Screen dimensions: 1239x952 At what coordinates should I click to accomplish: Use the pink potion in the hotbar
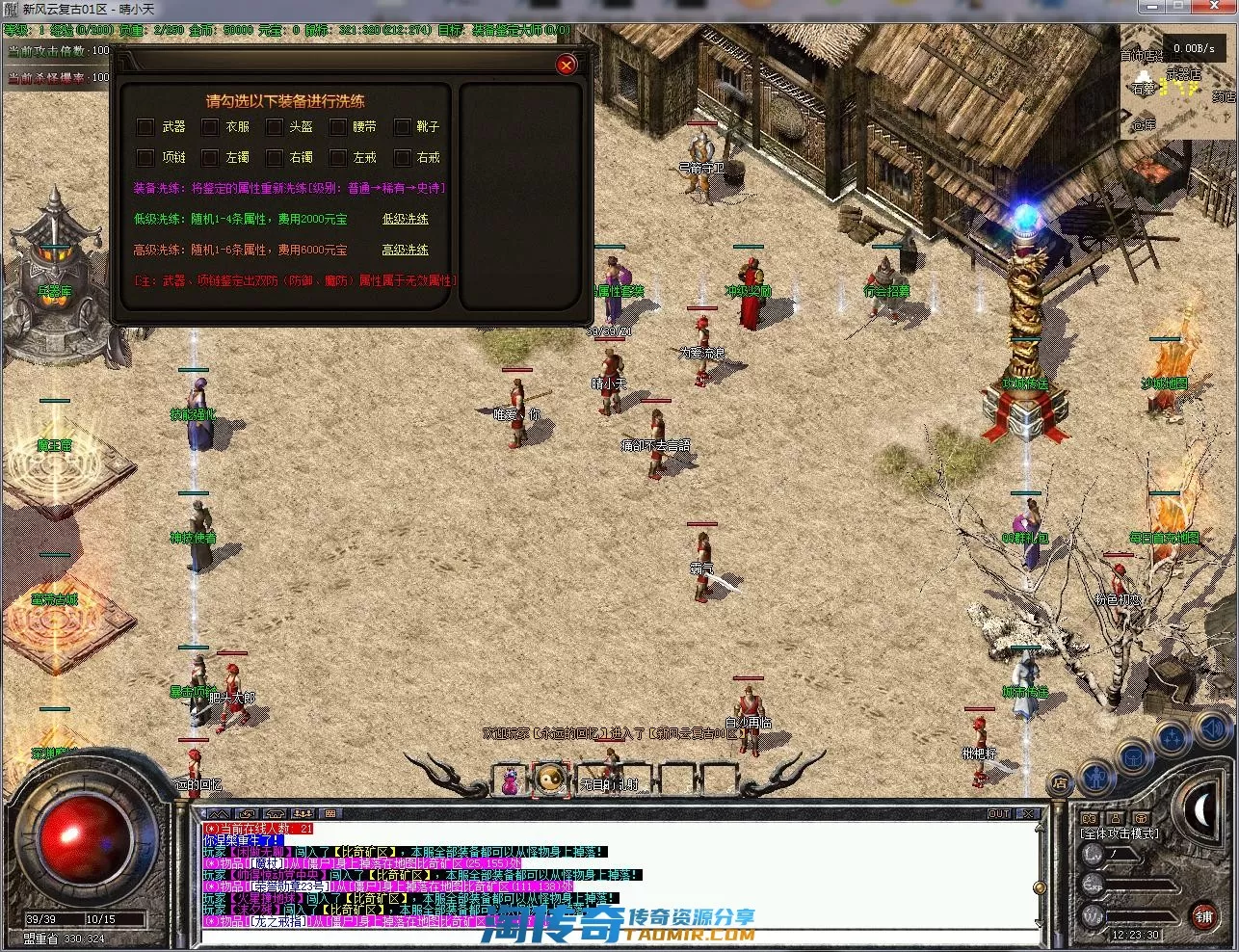coord(511,780)
